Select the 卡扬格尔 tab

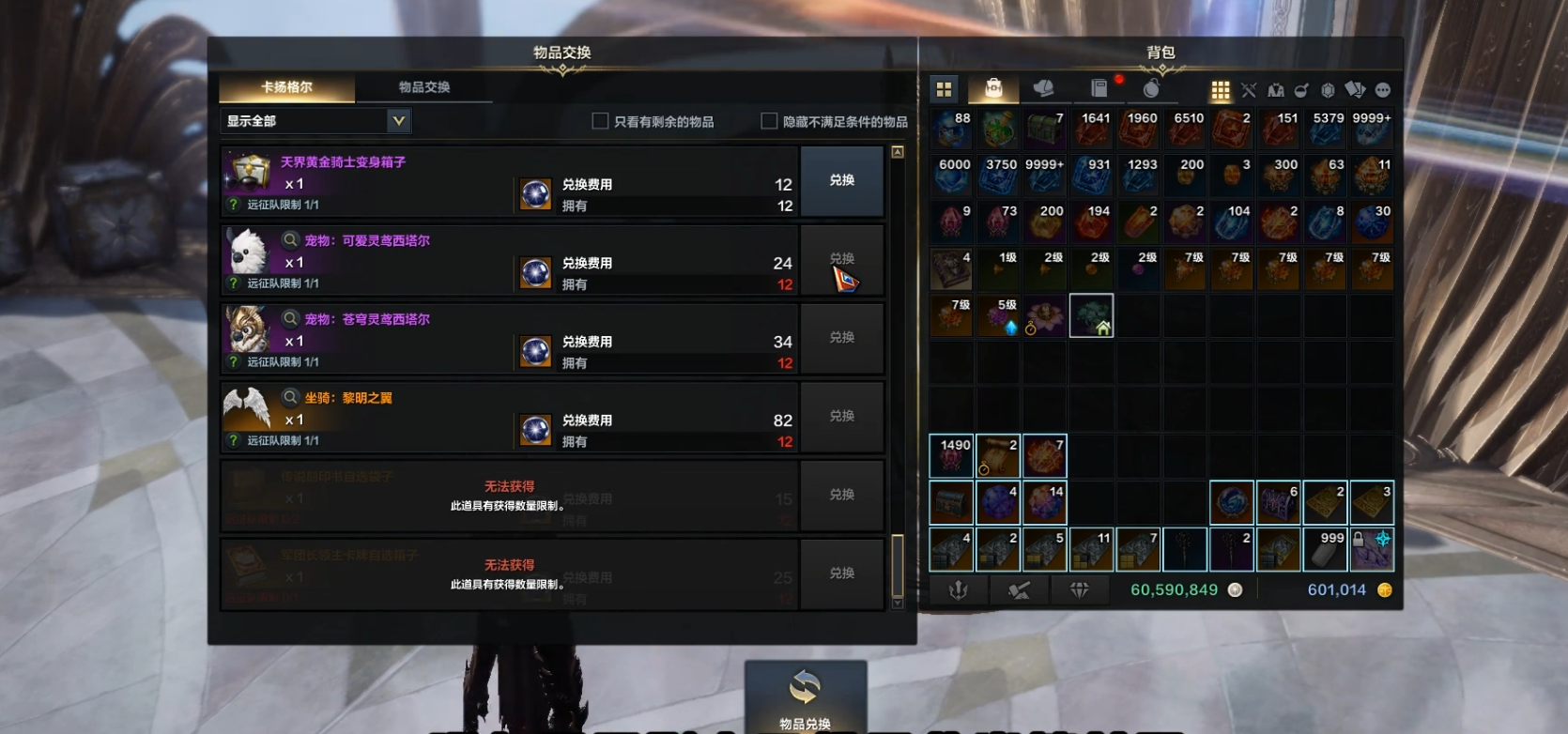286,87
